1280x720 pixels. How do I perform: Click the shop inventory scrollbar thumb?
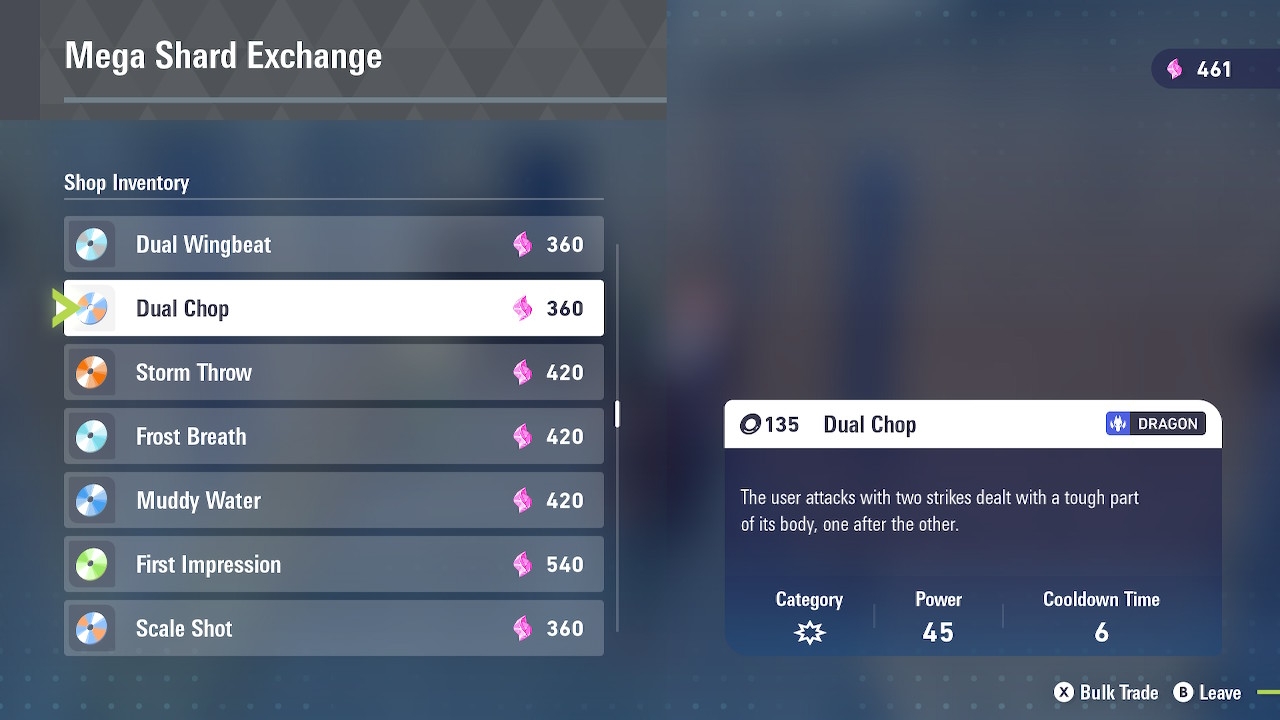[617, 414]
